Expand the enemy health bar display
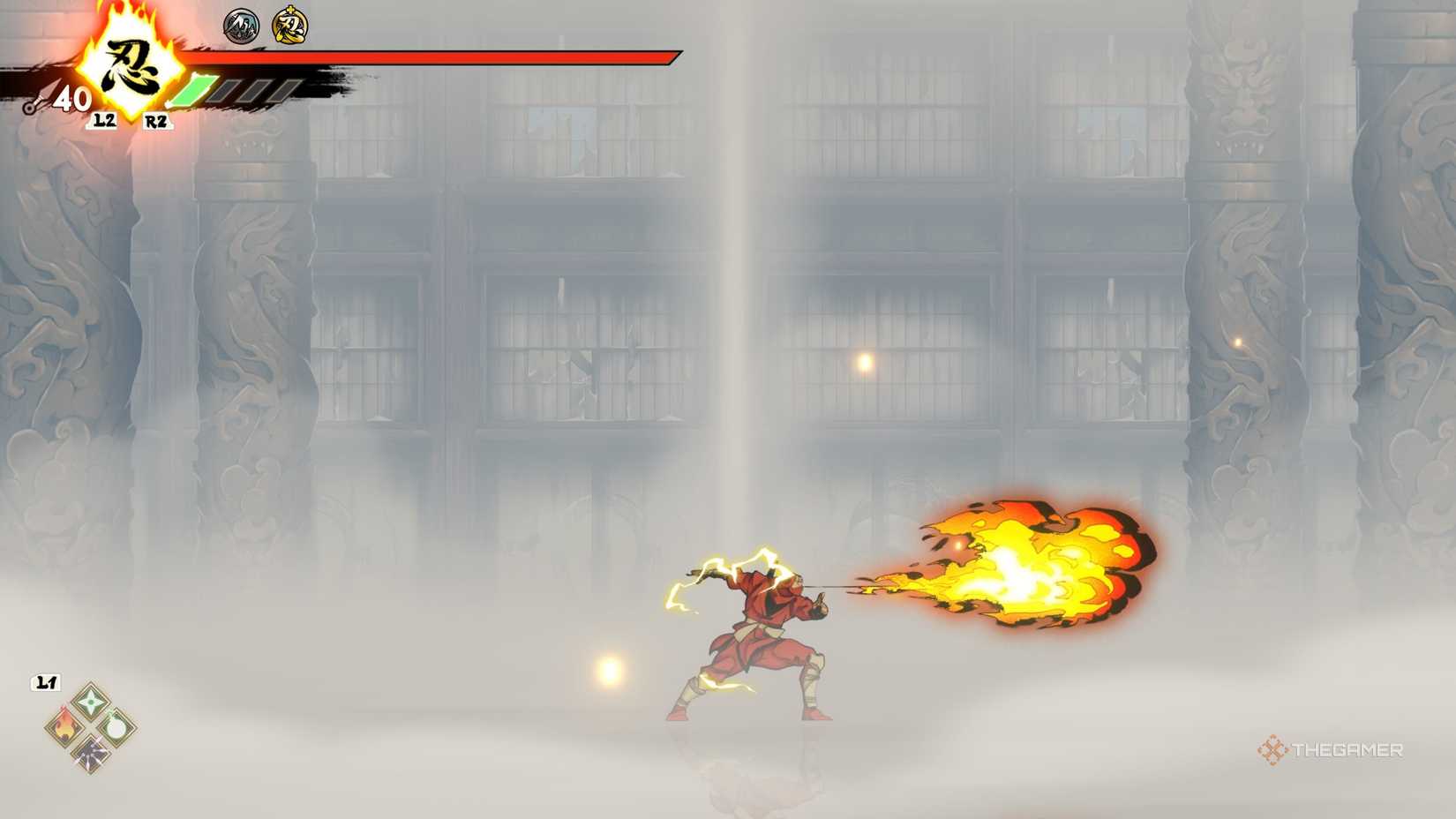This screenshot has width=1456, height=819. [x=424, y=59]
